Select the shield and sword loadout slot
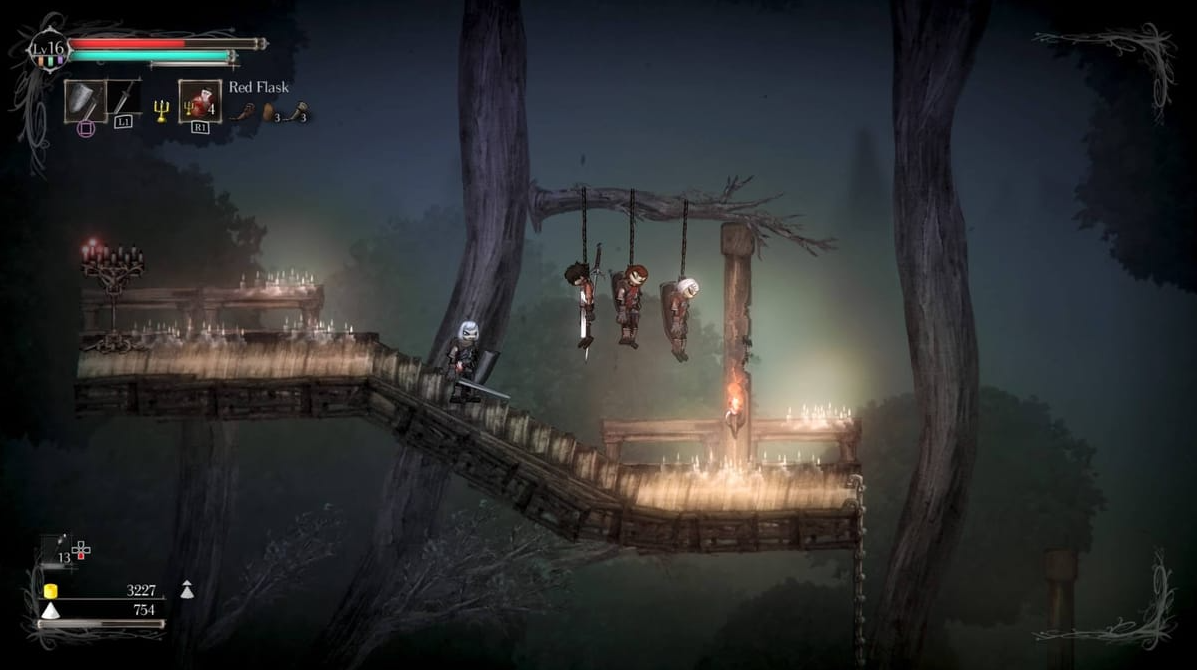This screenshot has height=670, width=1197. tap(85, 100)
